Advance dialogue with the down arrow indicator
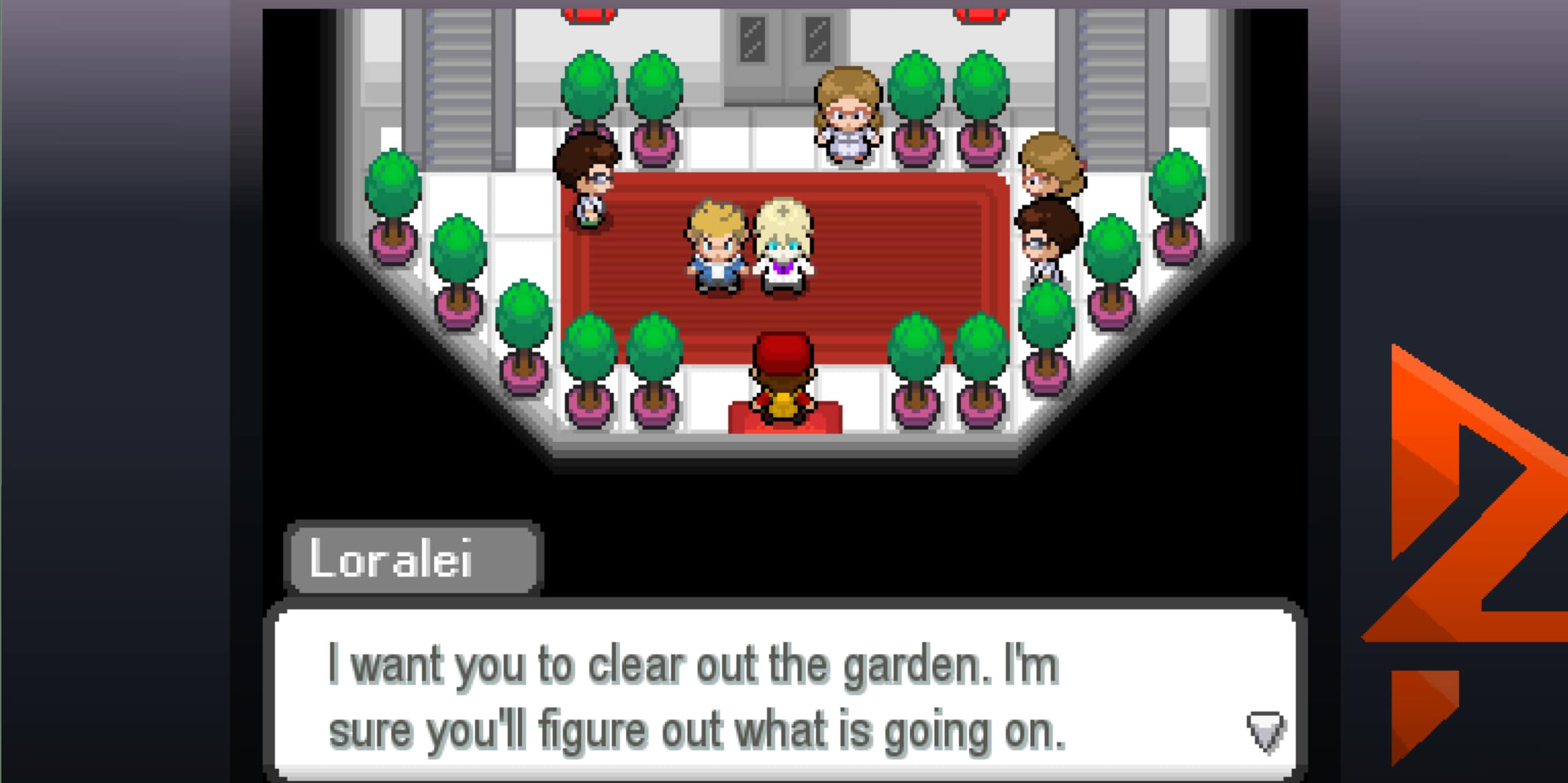Viewport: 1568px width, 783px height. point(1265,731)
